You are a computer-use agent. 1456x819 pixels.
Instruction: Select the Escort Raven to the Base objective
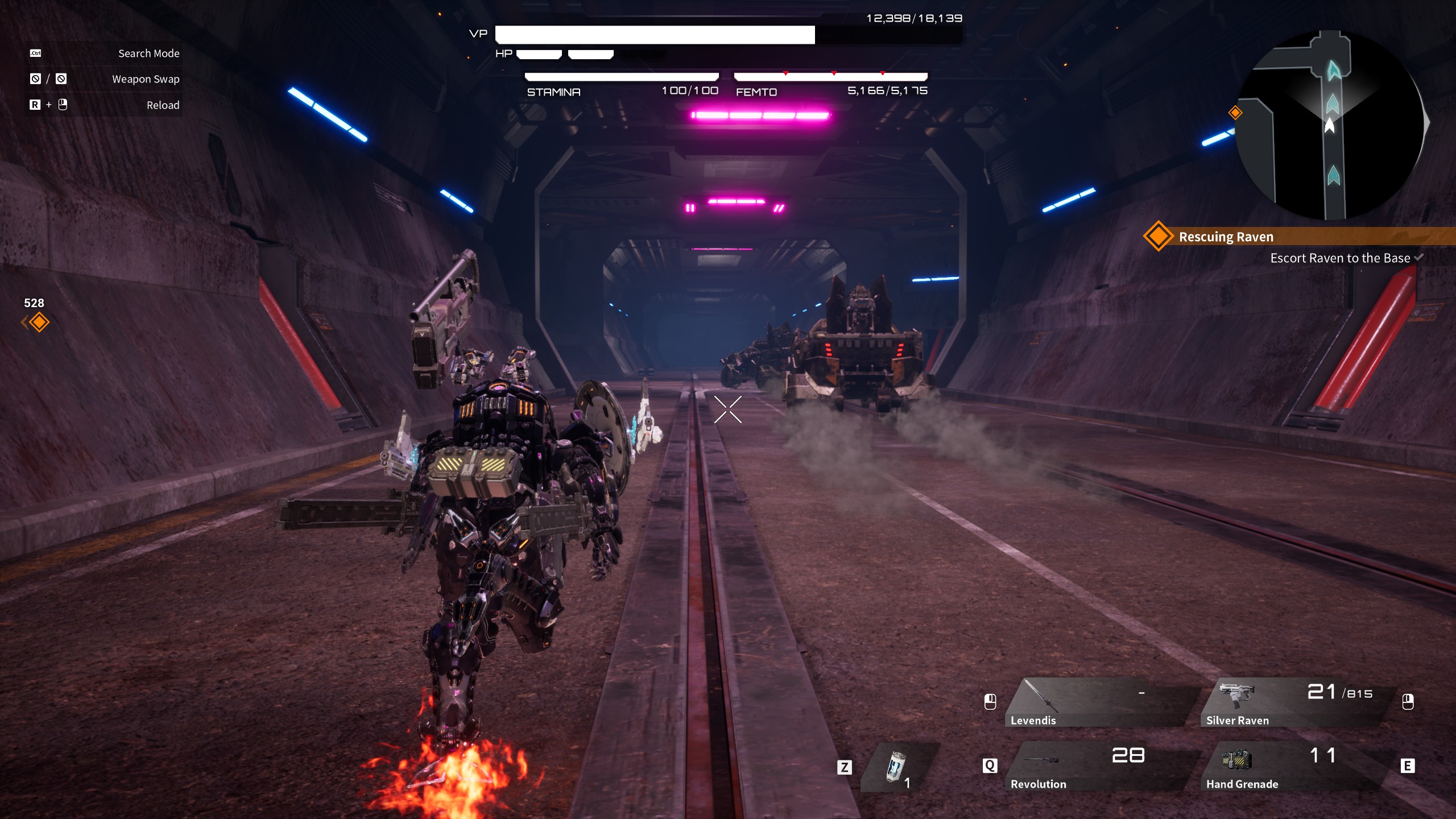point(1339,258)
